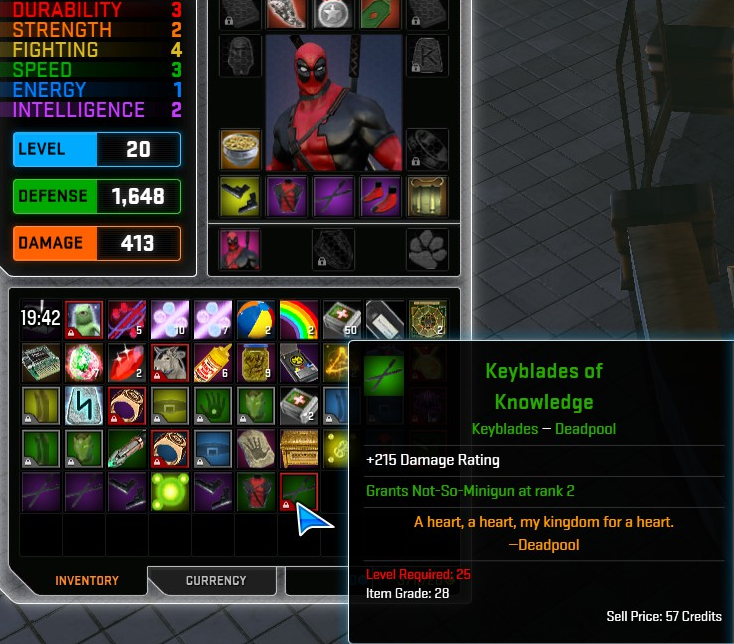This screenshot has height=644, width=734.
Task: Click the stone handprint tablet item
Action: [256, 449]
